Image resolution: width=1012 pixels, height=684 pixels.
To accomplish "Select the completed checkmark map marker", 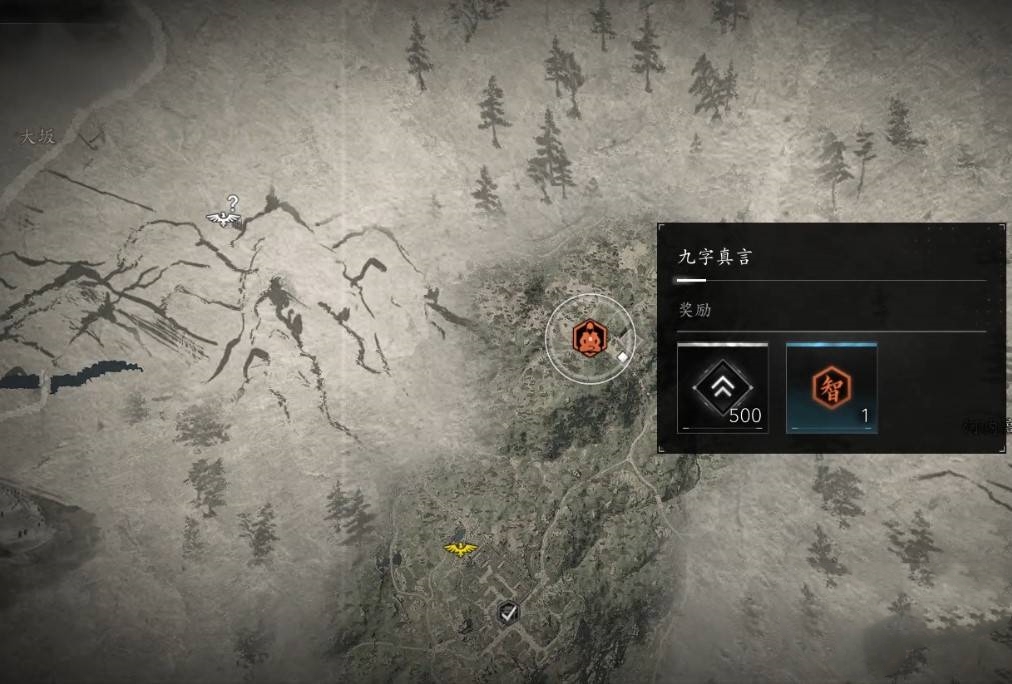I will click(x=509, y=612).
